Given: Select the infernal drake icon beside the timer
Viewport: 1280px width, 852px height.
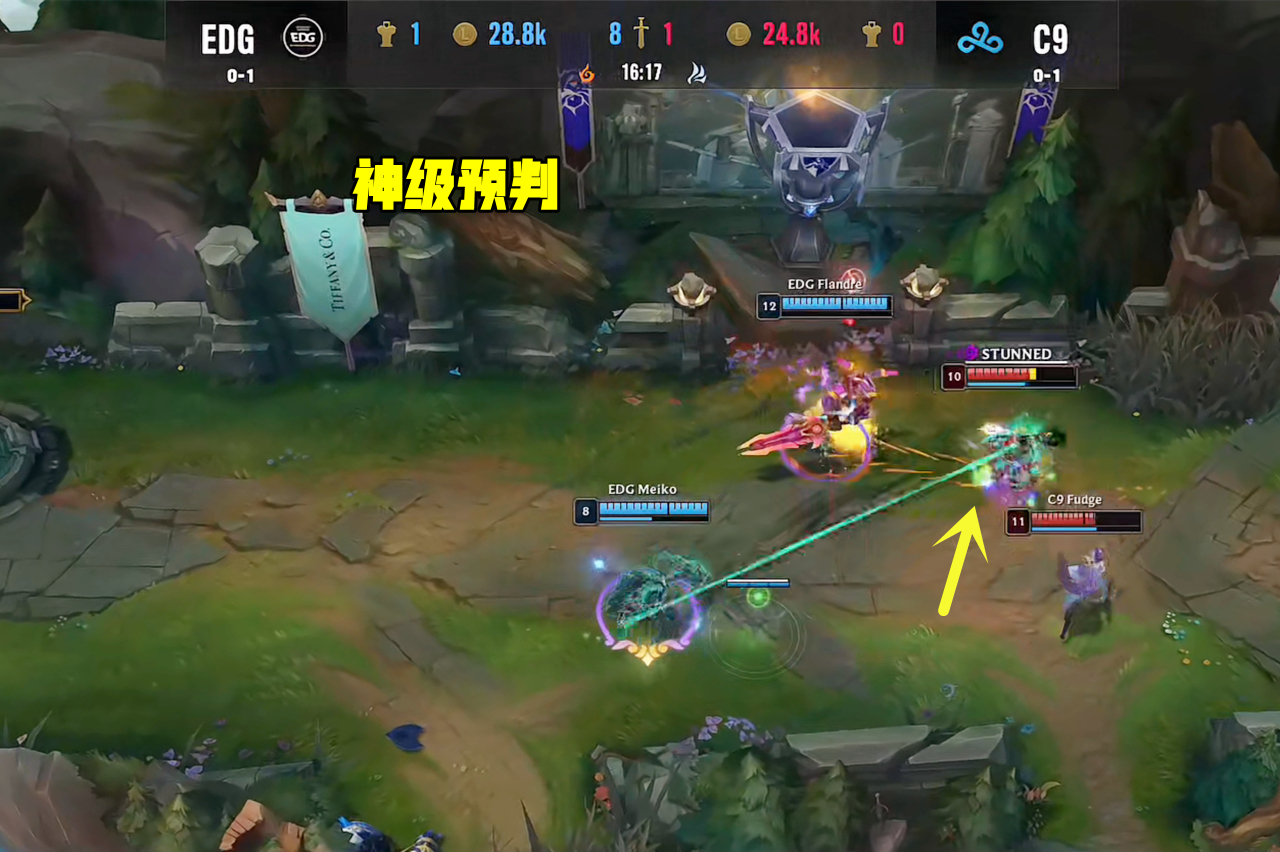Looking at the screenshot, I should [x=587, y=73].
